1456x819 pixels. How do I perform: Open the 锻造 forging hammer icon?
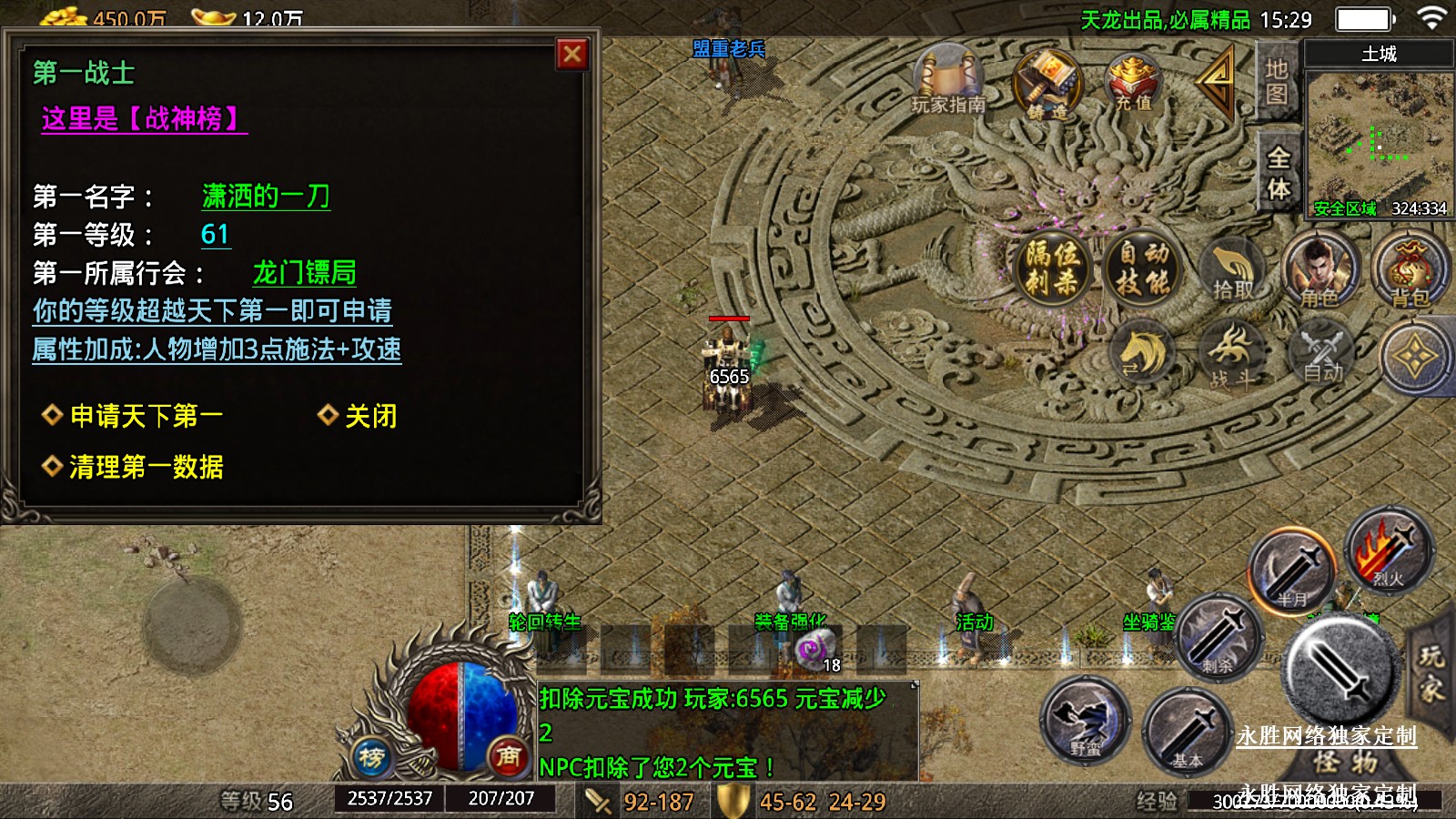[1048, 85]
